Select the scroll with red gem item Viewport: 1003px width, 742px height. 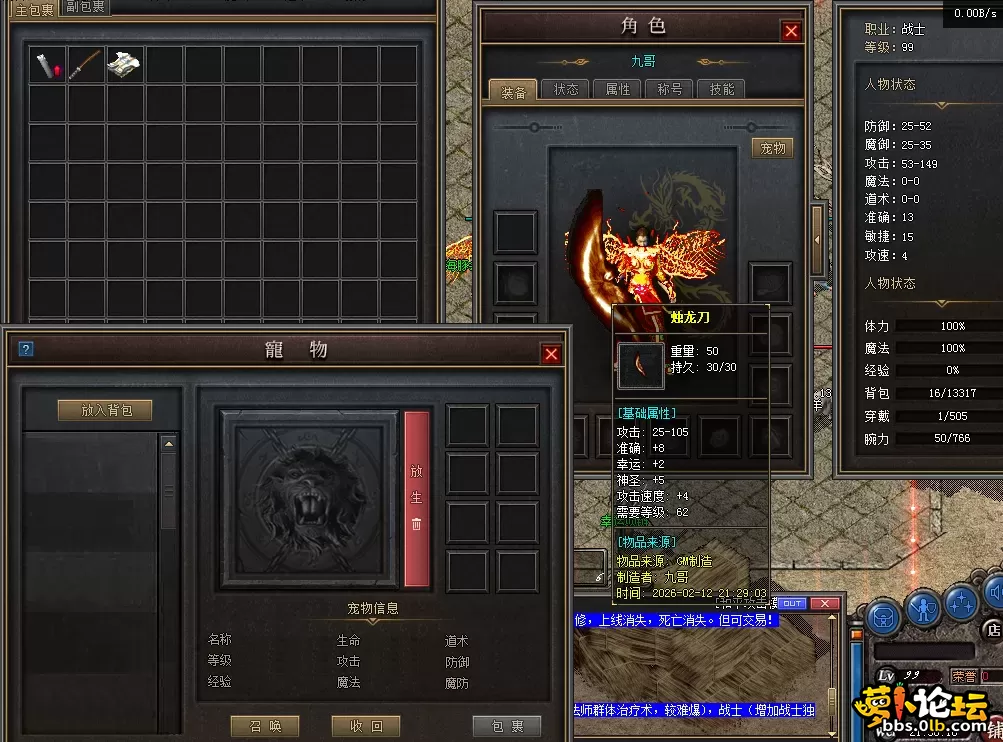47,66
